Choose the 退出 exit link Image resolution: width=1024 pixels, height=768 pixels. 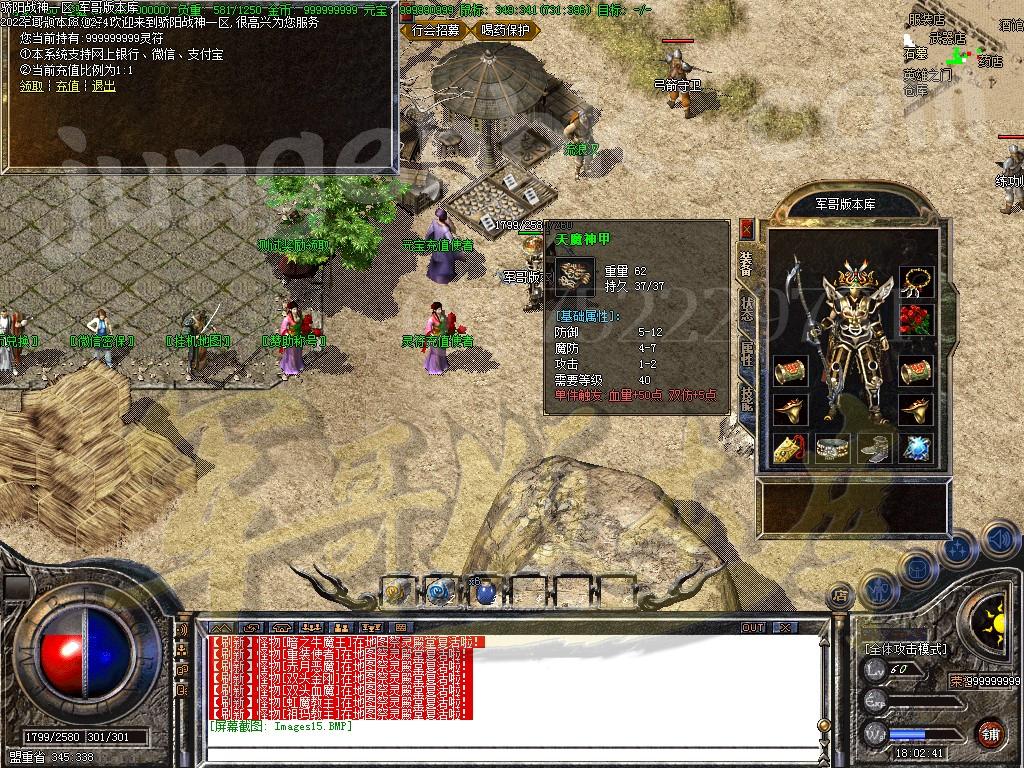tap(103, 86)
